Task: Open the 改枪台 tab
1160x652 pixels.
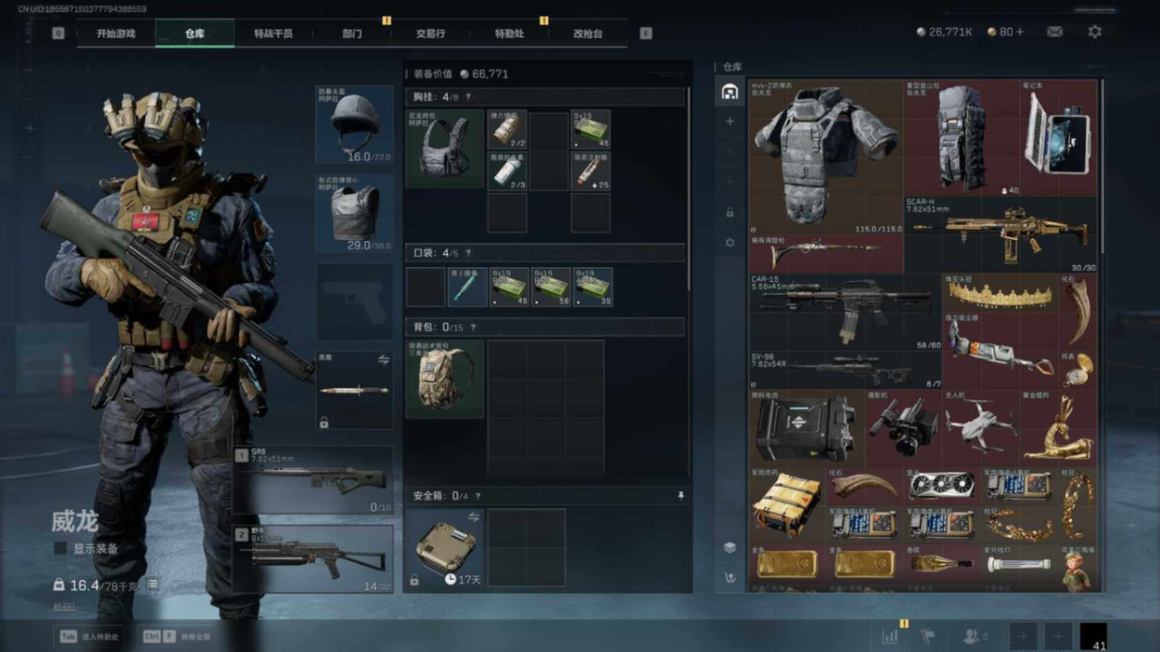Action: point(588,34)
